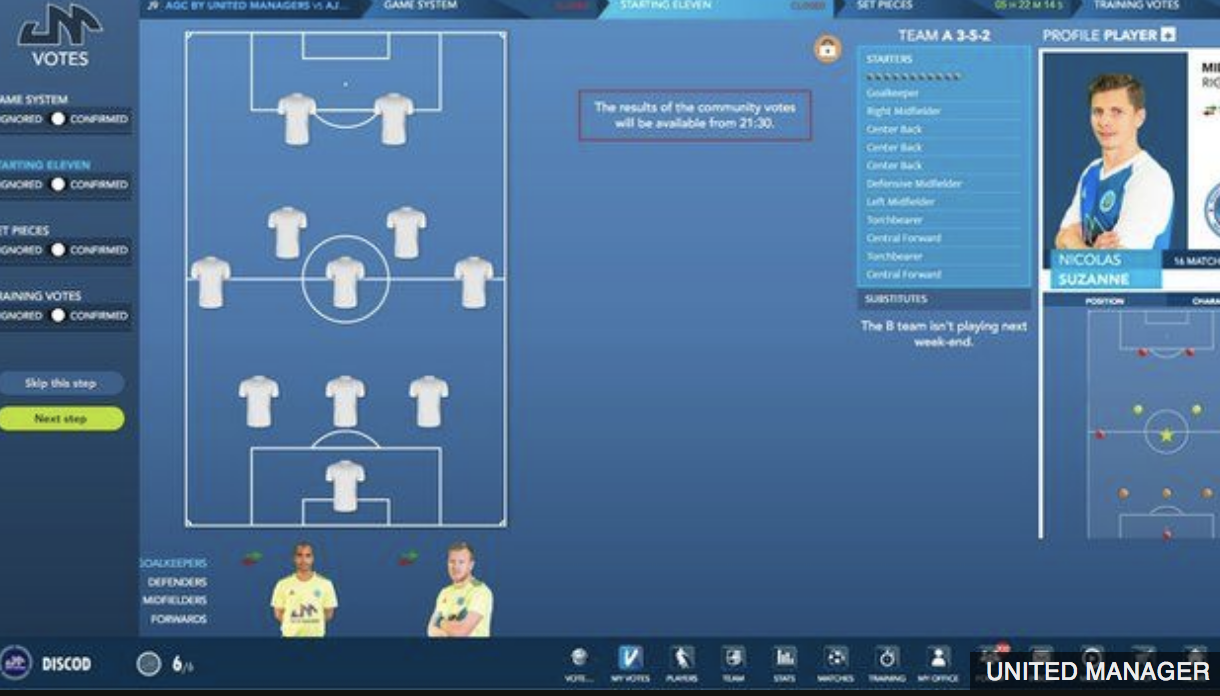Image resolution: width=1220 pixels, height=696 pixels.
Task: Go to the Training section
Action: 886,663
